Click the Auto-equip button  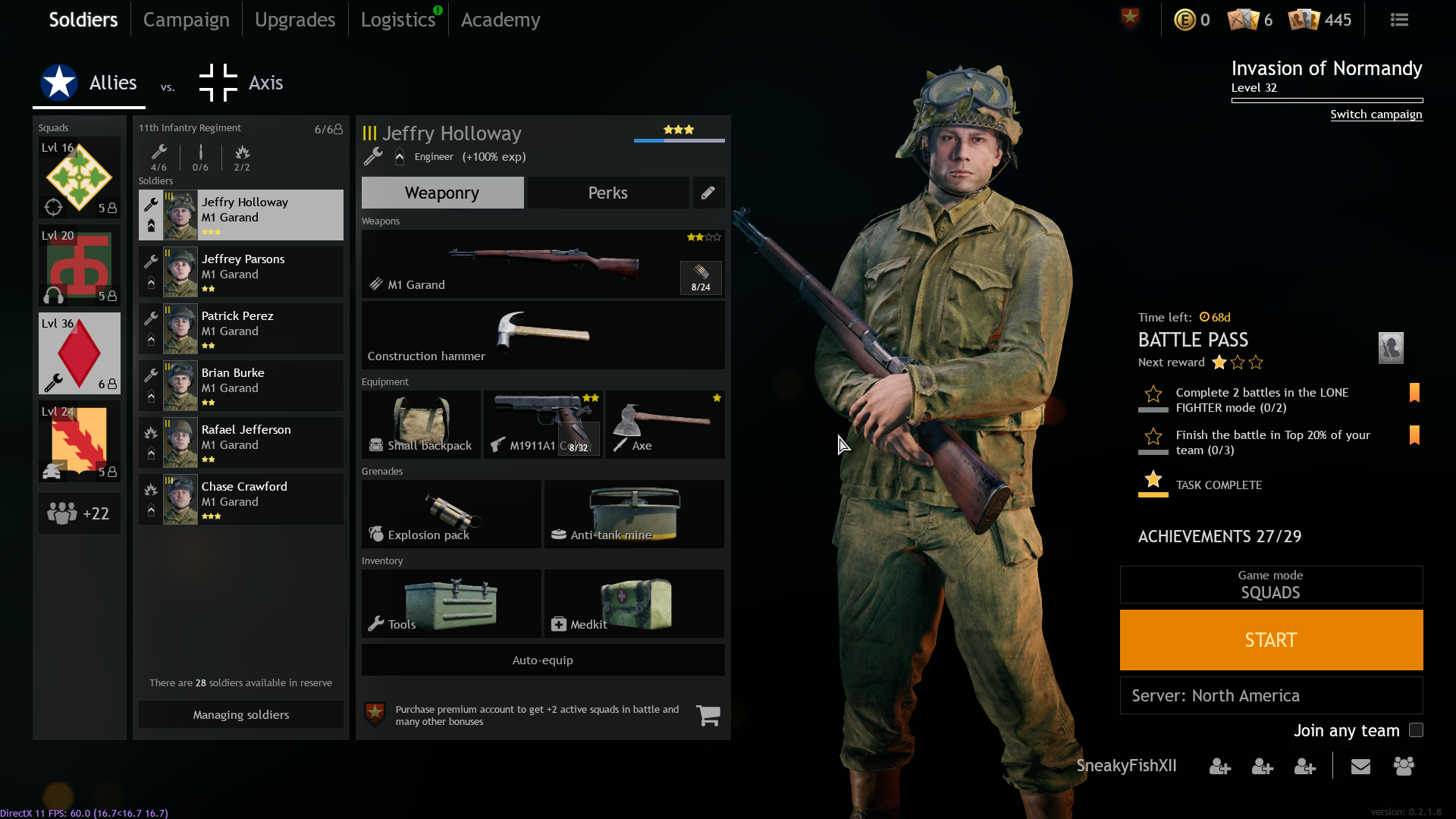[x=542, y=661]
